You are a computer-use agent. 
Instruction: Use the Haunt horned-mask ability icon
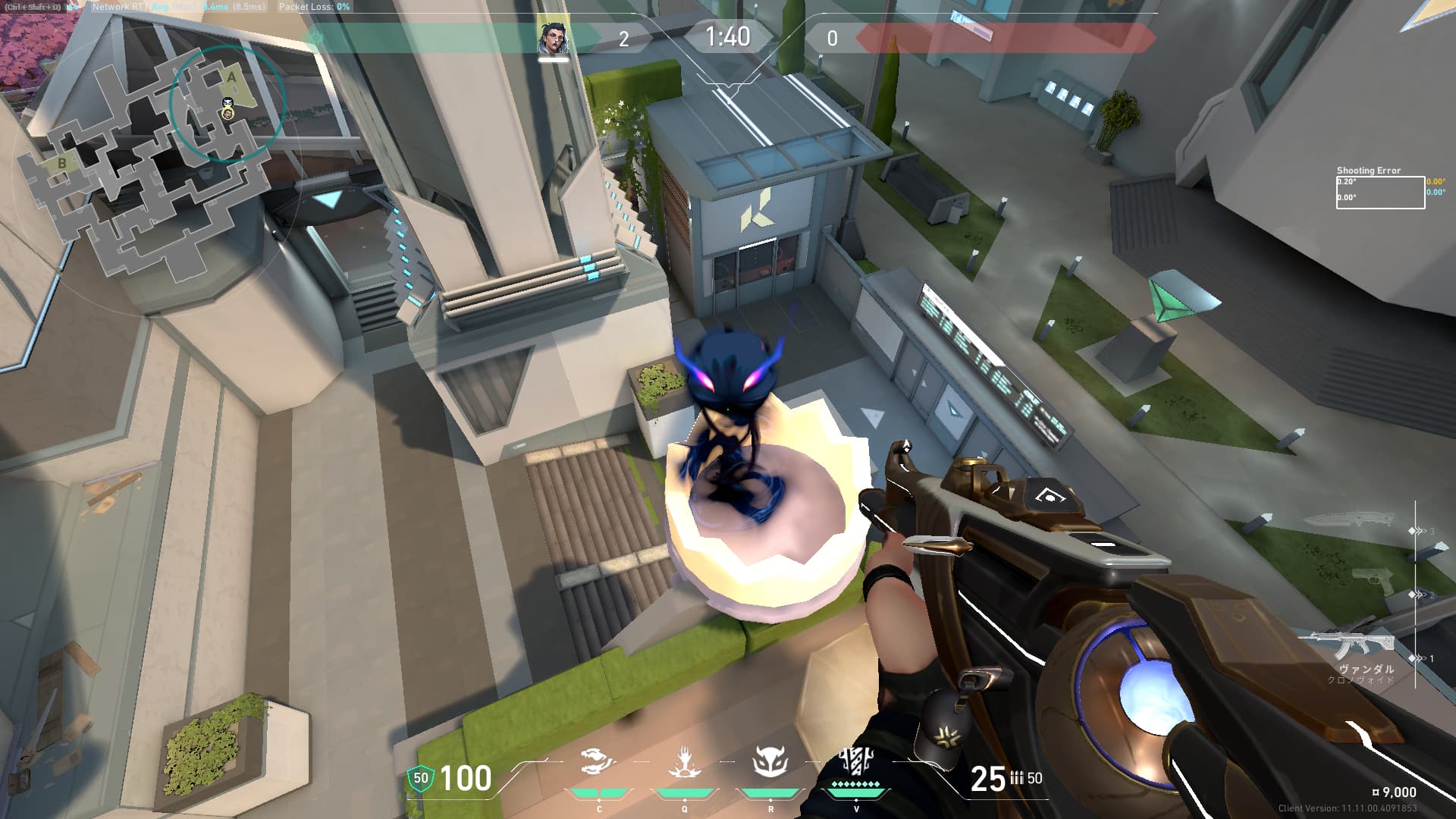click(770, 761)
